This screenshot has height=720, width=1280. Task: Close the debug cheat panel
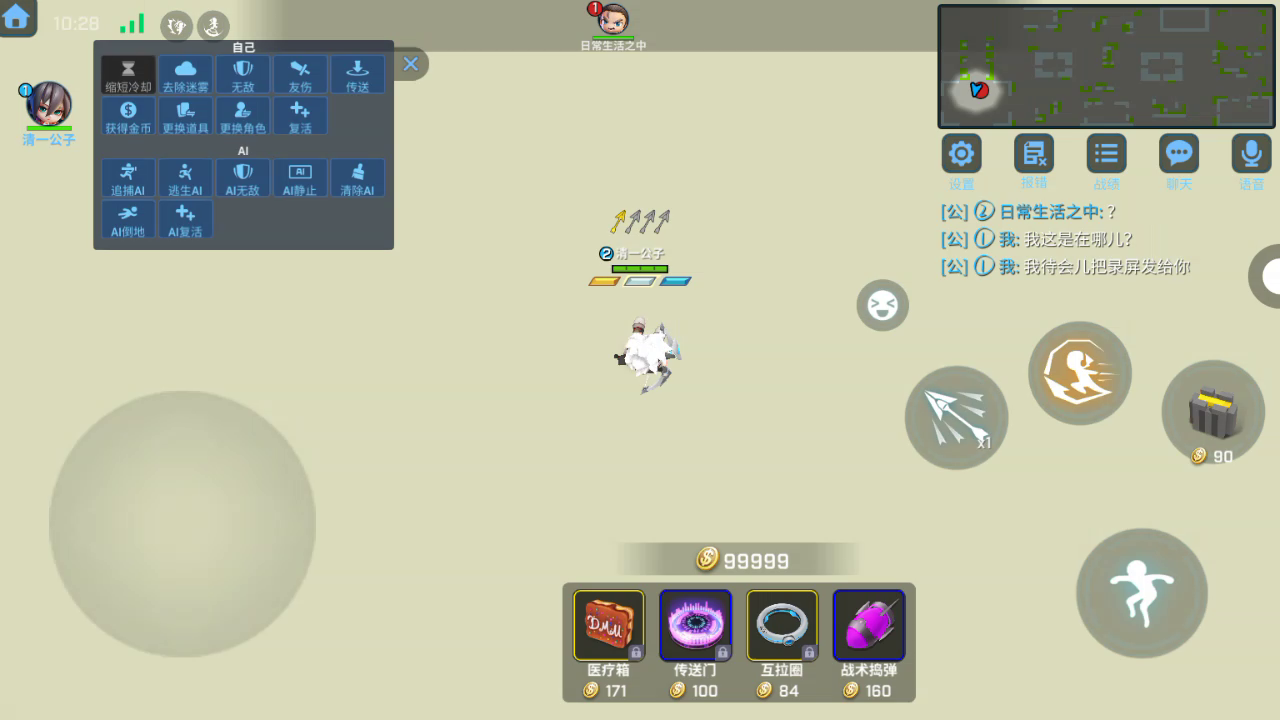click(x=410, y=64)
